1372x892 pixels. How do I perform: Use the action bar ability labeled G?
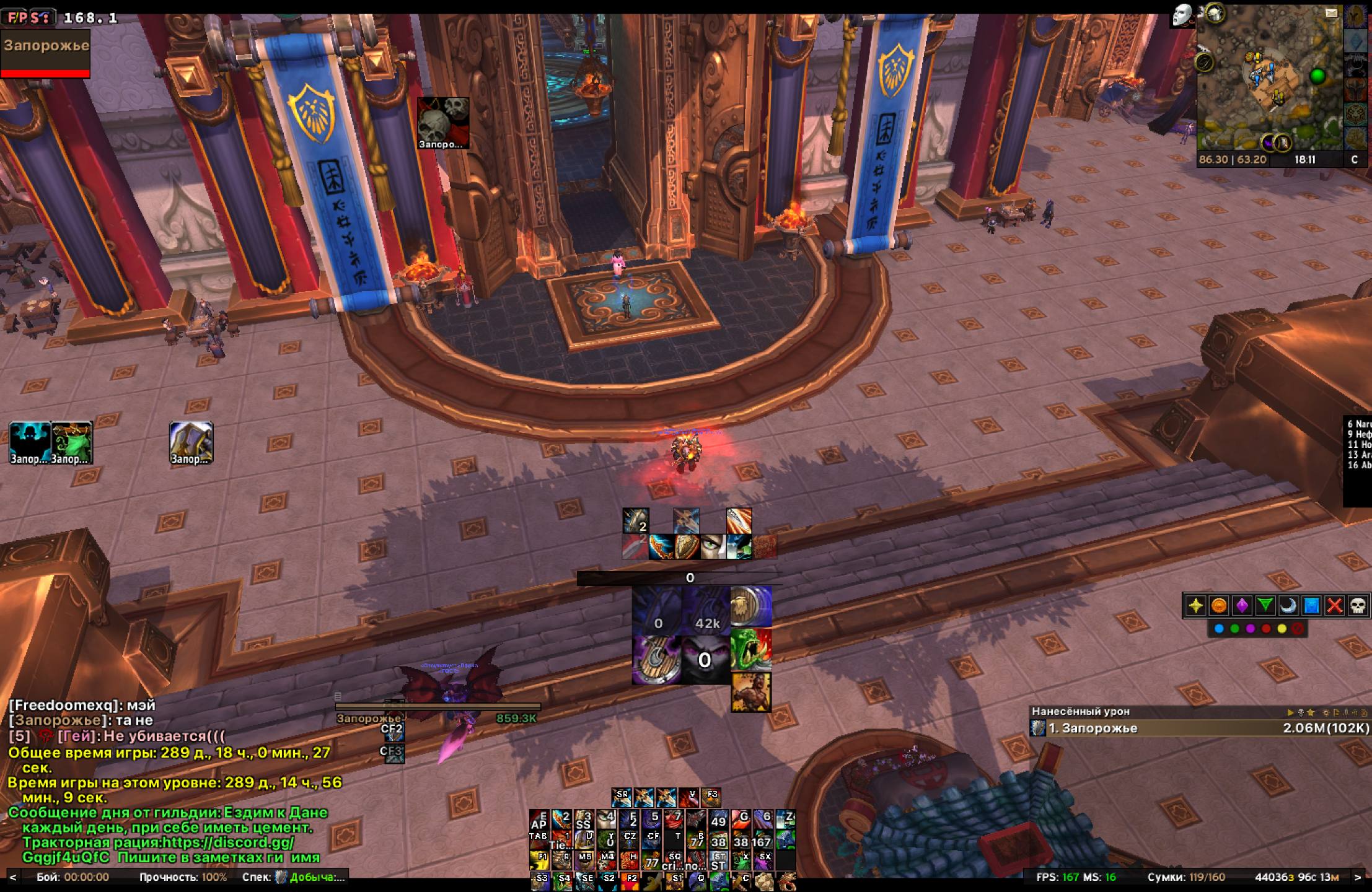741,820
